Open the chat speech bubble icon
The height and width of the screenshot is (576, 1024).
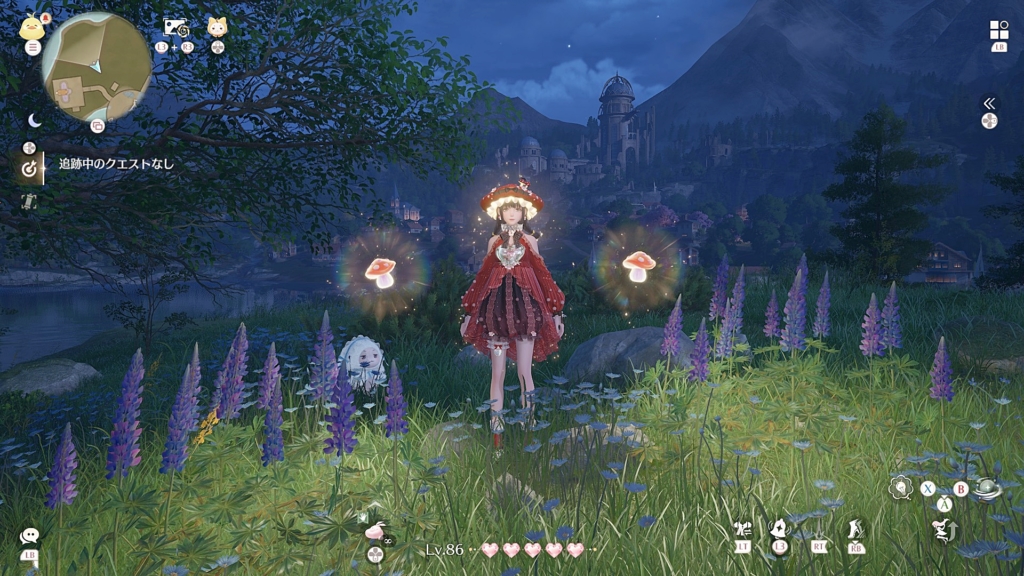[30, 537]
